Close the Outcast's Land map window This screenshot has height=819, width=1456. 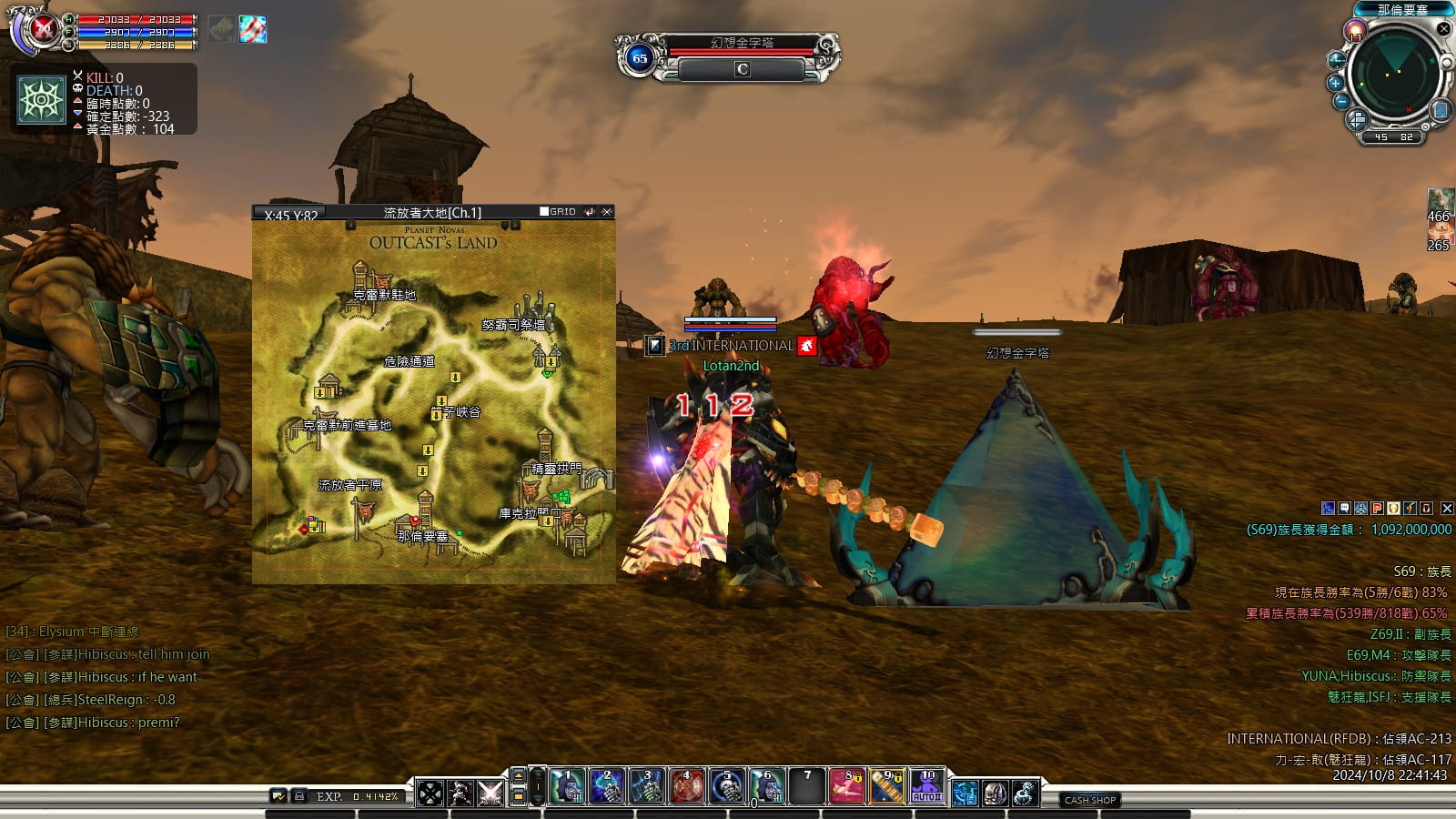607,212
